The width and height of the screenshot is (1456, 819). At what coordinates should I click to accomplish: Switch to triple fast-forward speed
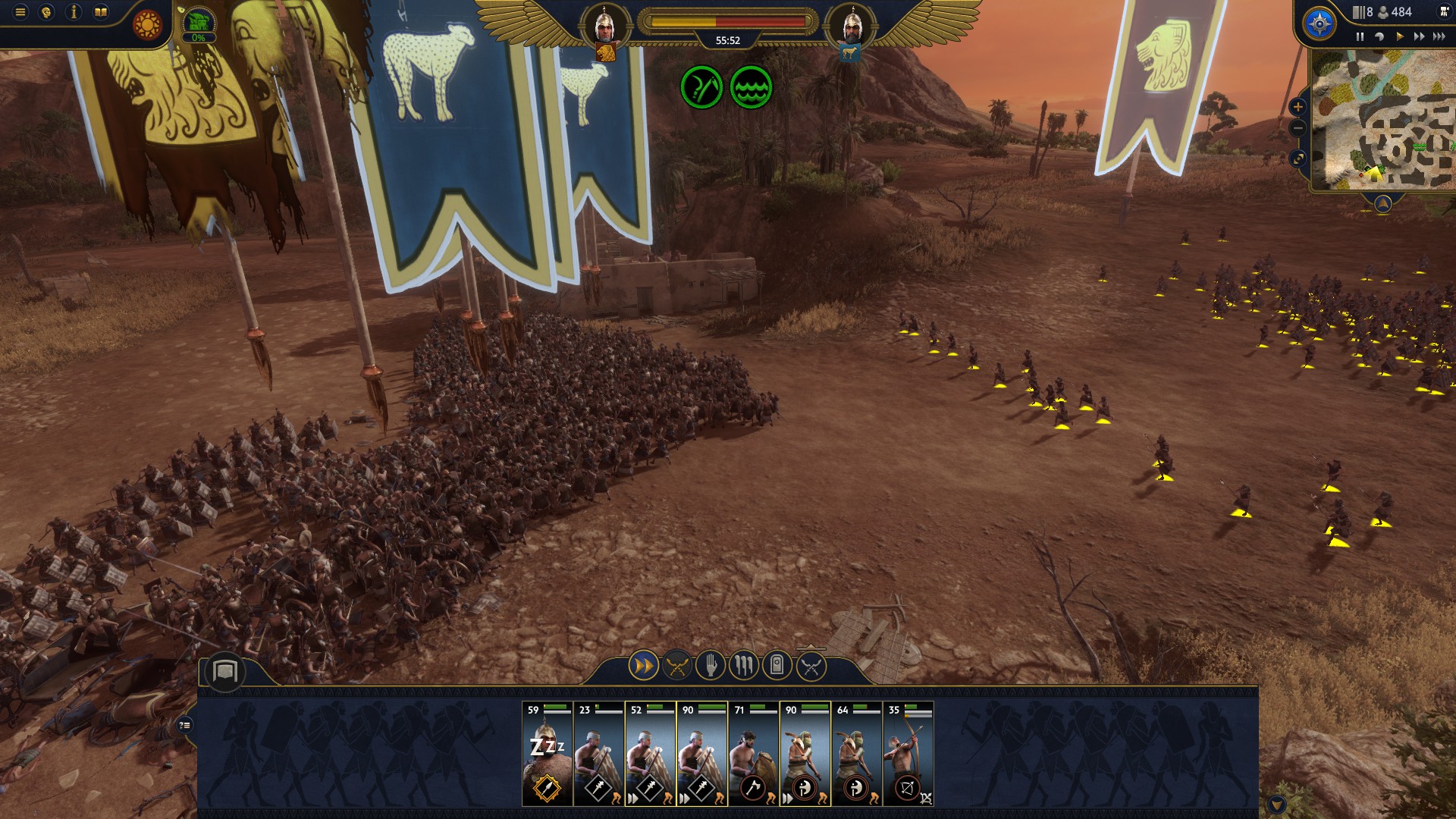click(x=1439, y=36)
